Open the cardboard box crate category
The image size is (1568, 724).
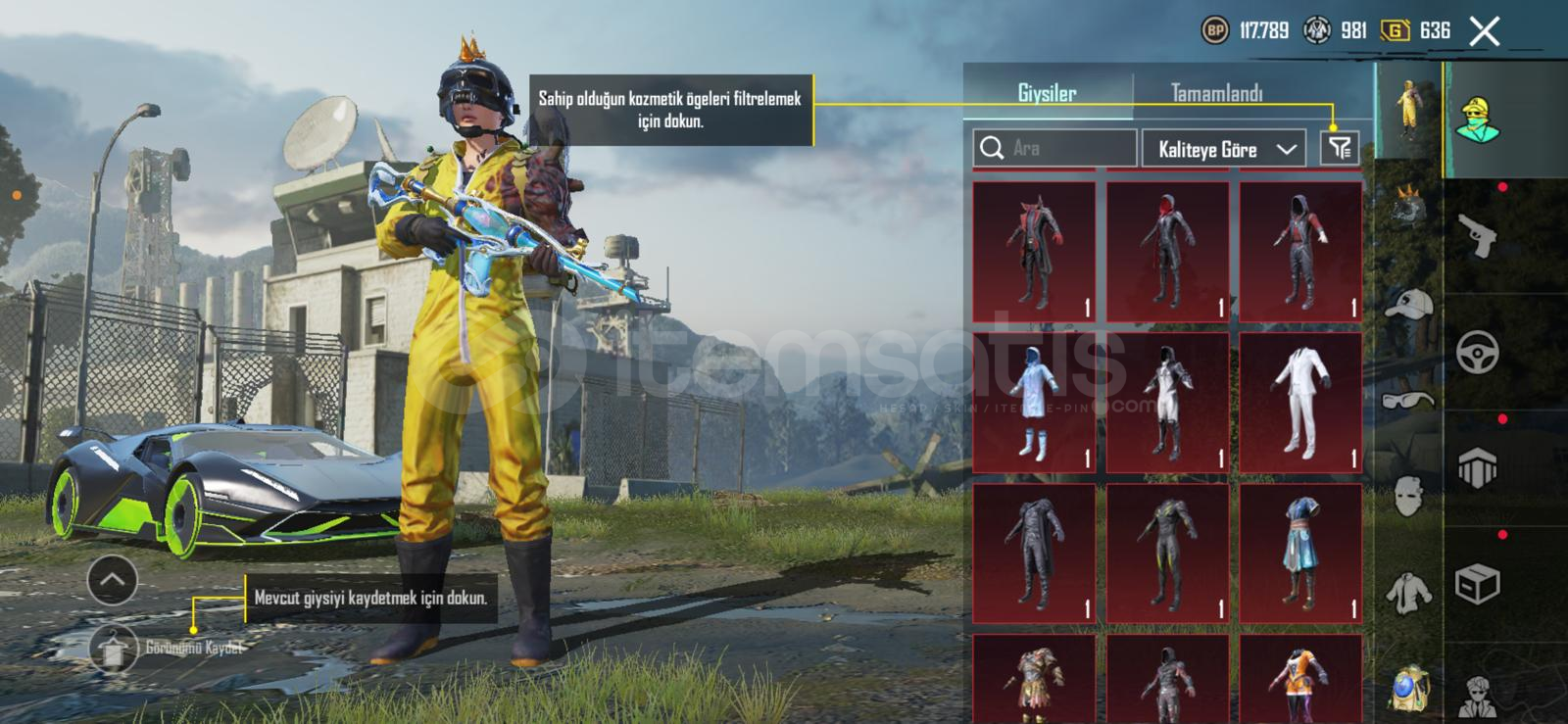click(x=1477, y=585)
